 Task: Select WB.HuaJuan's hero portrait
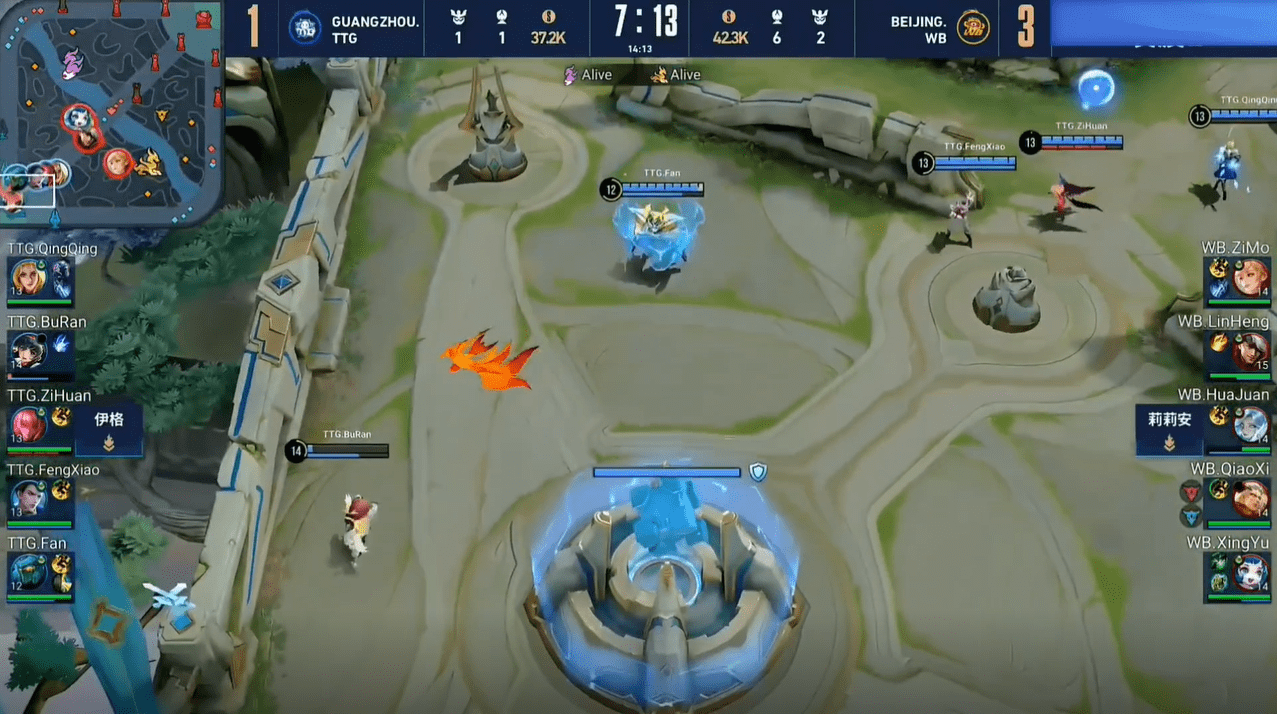coord(1250,425)
